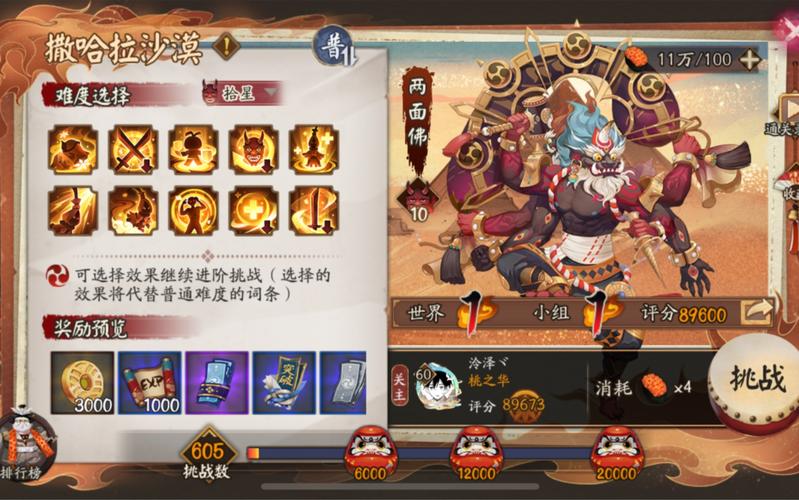Switch mode with the 普 badge
799x500 pixels.
(x=334, y=46)
